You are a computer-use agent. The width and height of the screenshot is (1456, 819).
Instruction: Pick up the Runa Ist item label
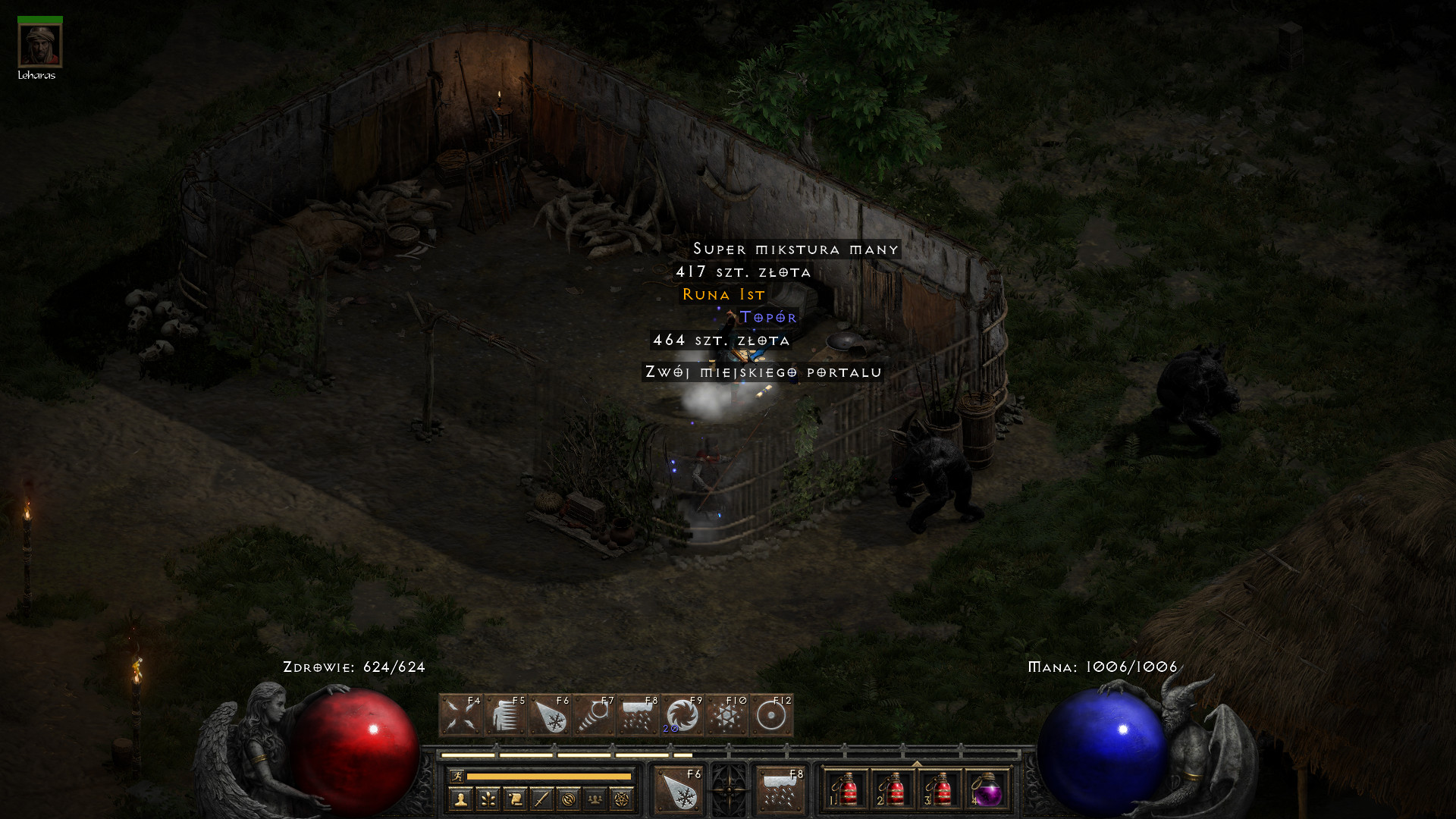(x=723, y=294)
